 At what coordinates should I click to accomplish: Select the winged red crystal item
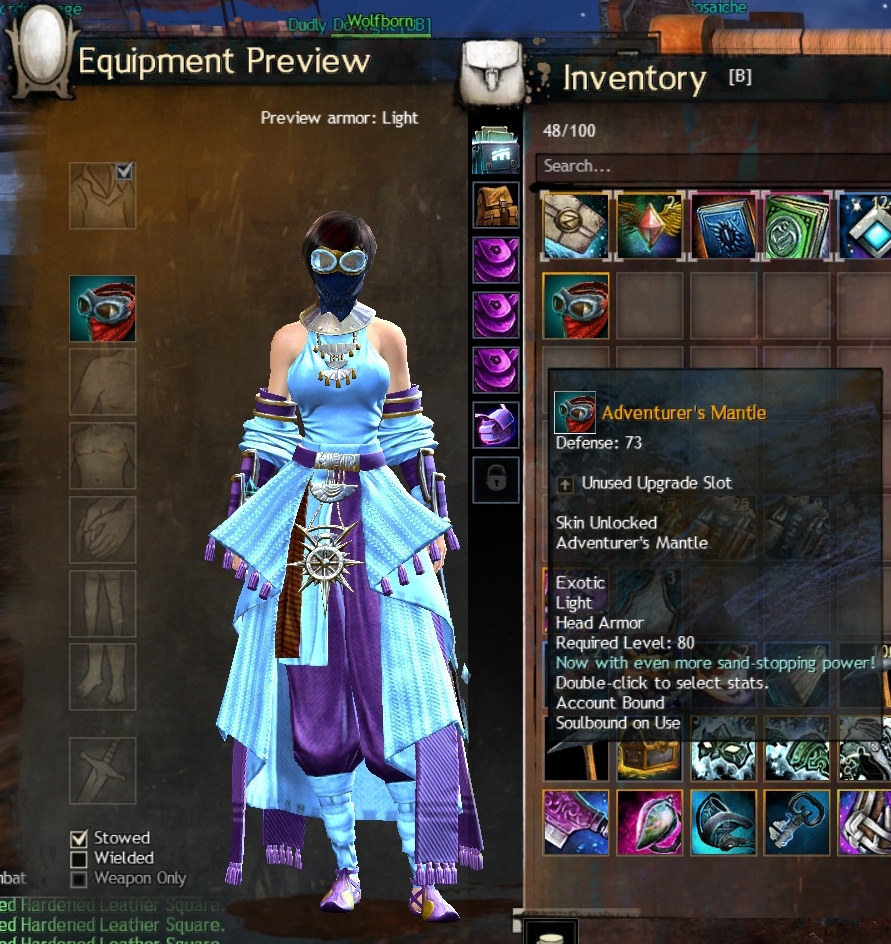pos(650,226)
